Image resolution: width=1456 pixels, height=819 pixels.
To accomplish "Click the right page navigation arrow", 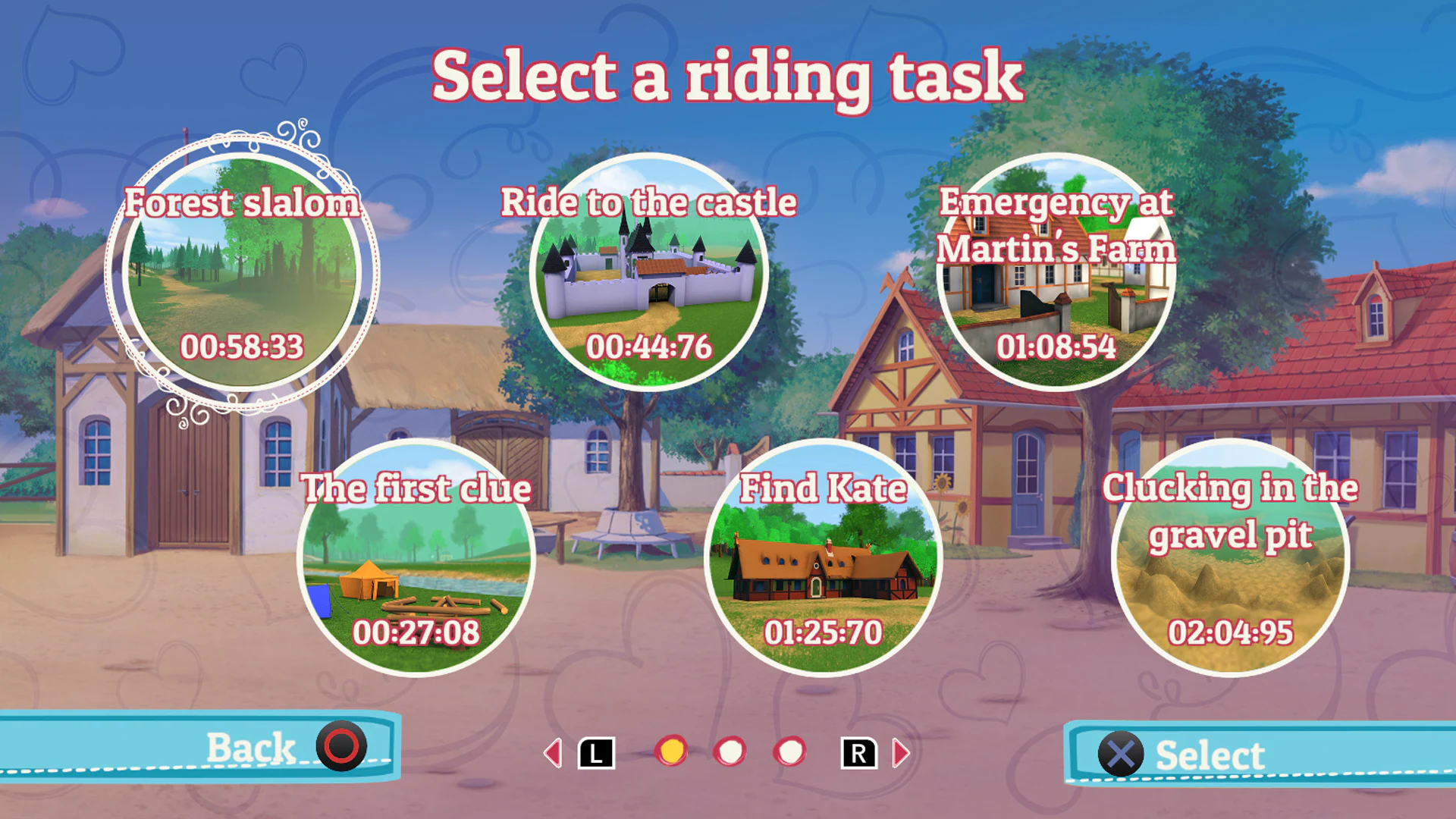I will (x=902, y=753).
